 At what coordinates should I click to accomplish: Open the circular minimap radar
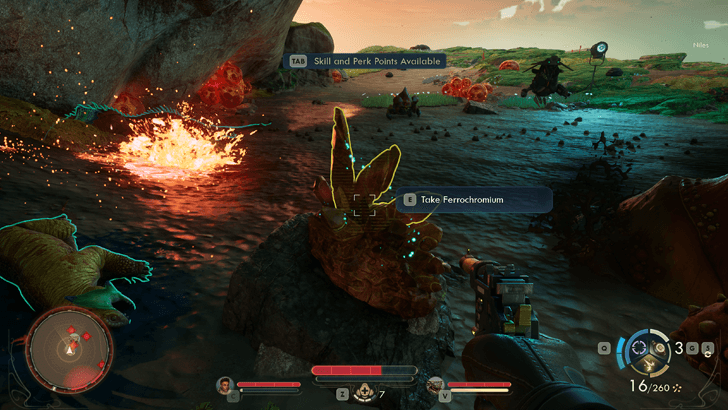pos(69,349)
